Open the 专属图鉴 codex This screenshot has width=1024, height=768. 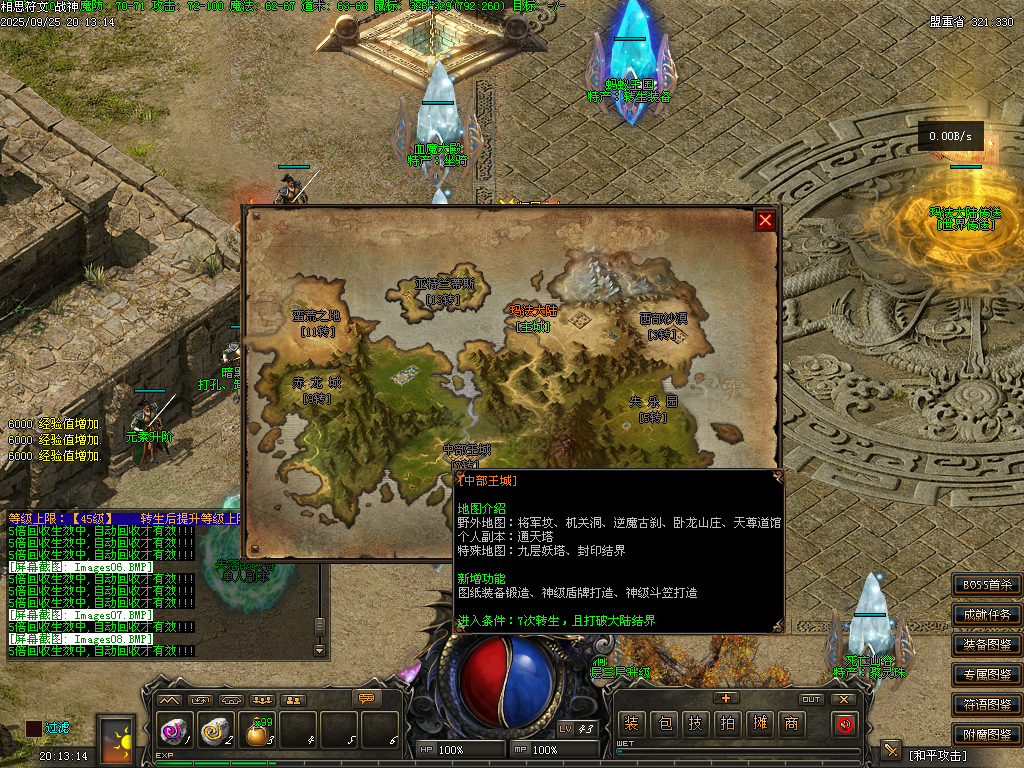pos(987,675)
